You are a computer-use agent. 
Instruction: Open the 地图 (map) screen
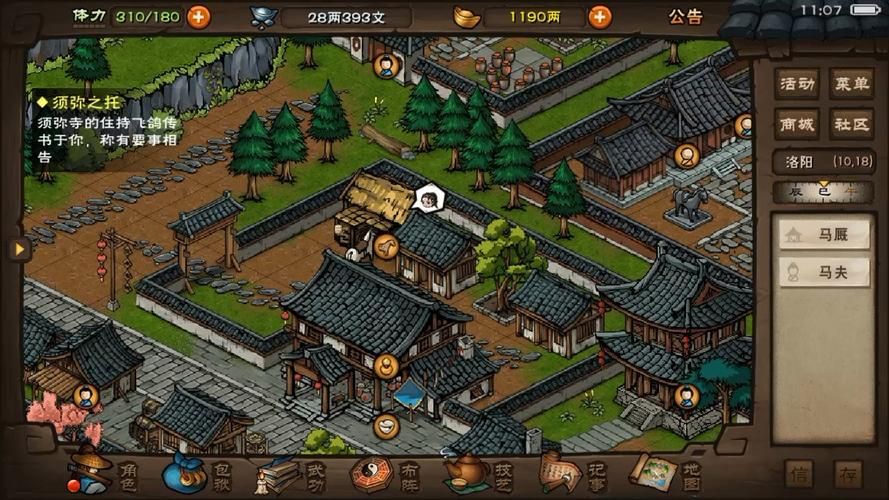pyautogui.click(x=667, y=472)
